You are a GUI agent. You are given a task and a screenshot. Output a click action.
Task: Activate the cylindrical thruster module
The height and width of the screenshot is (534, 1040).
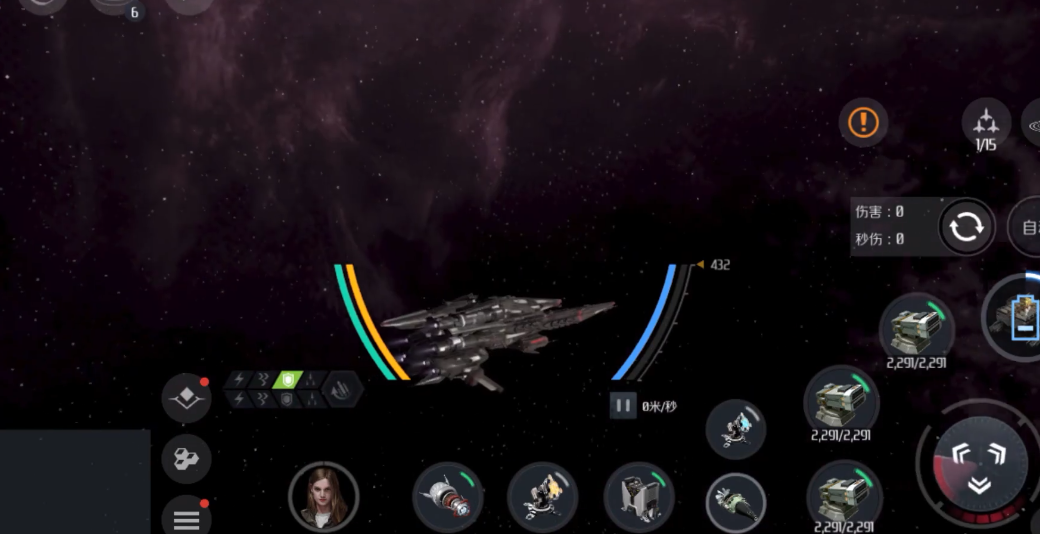pos(448,497)
